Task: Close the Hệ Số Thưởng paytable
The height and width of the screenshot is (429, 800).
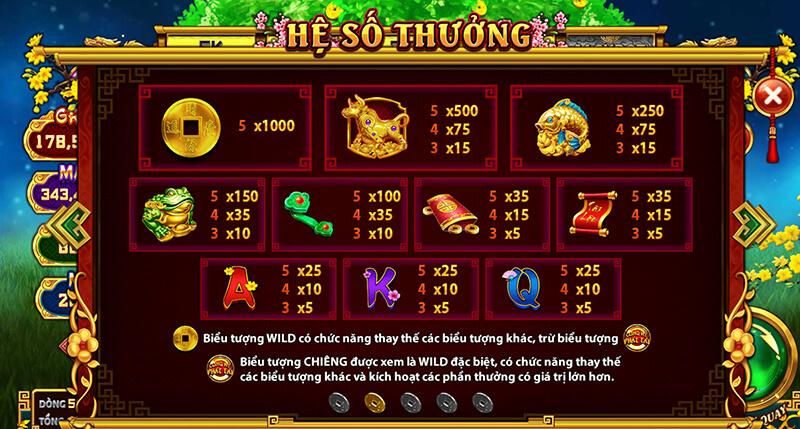Action: point(772,96)
